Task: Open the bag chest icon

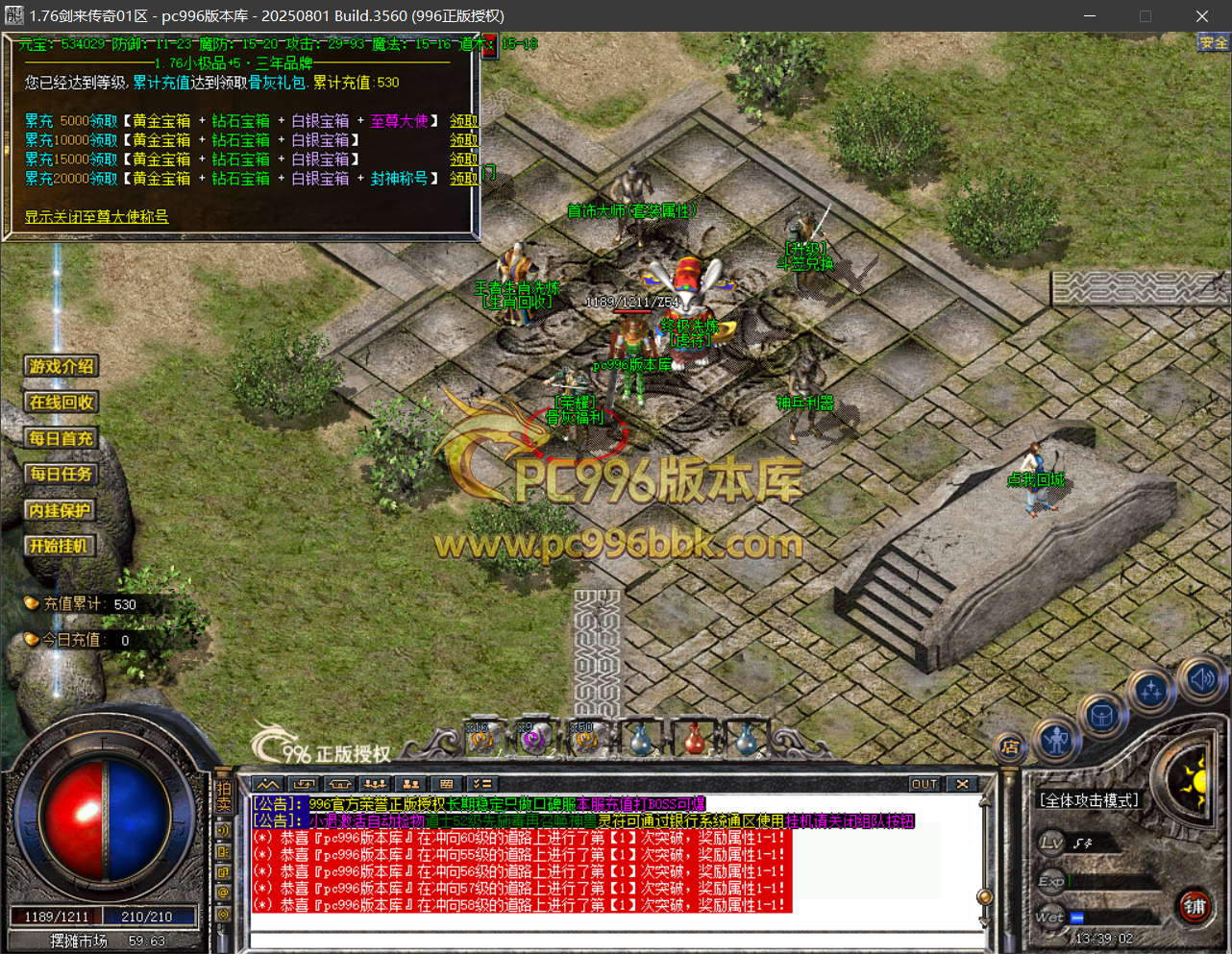Action: [x=1101, y=716]
